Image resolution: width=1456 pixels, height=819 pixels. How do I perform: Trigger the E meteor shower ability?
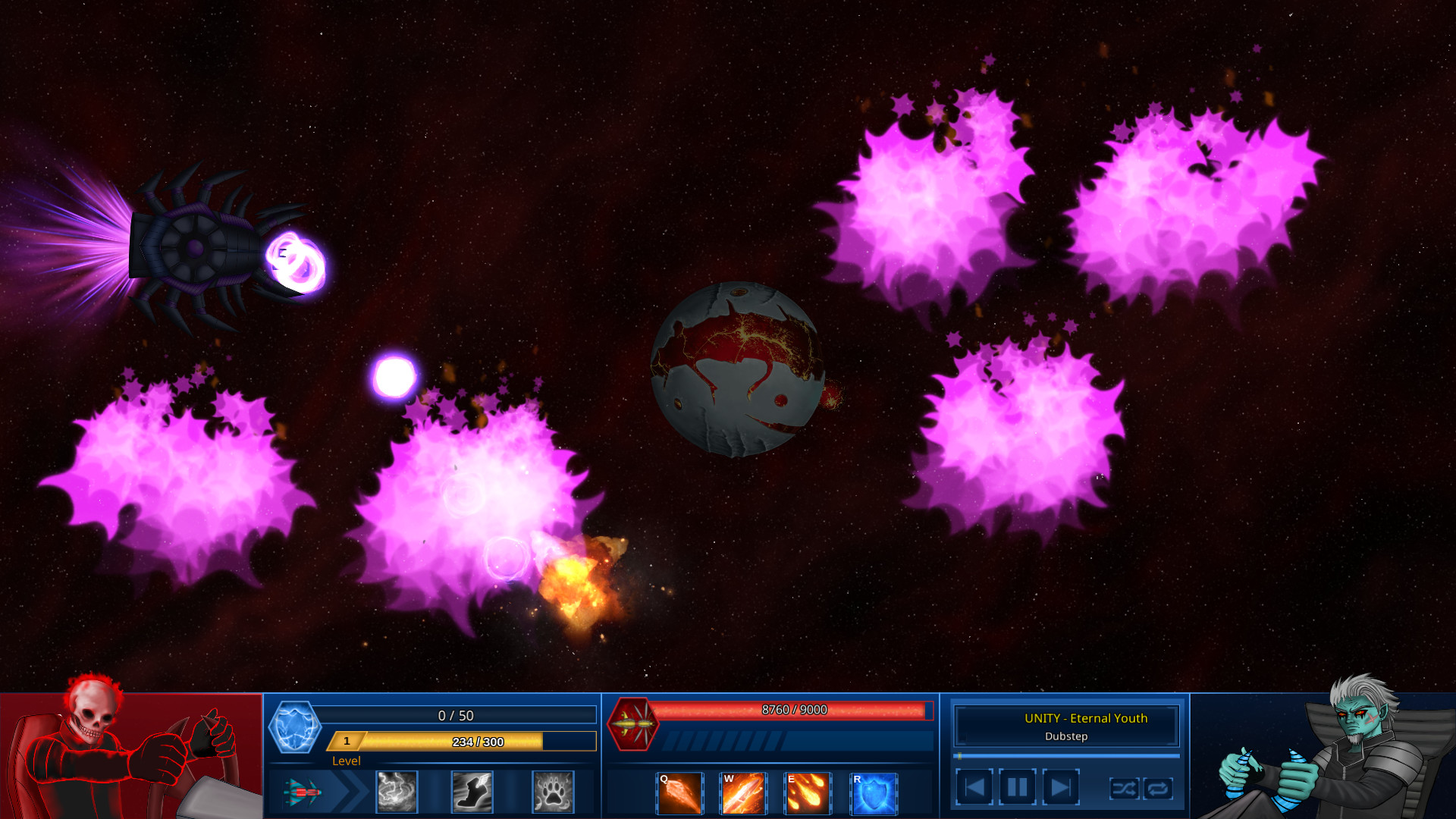(x=808, y=792)
